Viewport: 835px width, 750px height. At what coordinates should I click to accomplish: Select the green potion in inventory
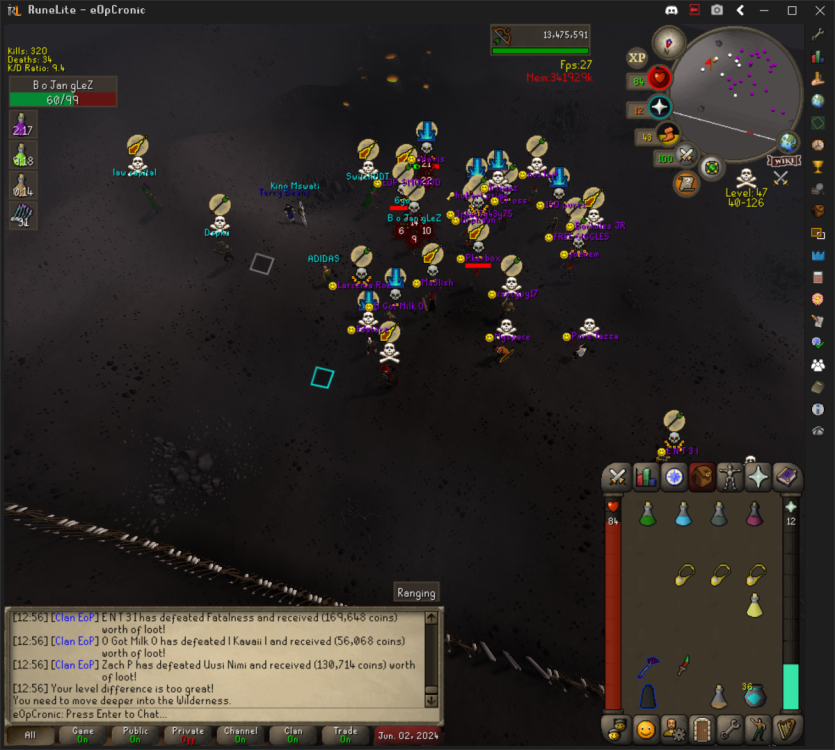pos(647,514)
